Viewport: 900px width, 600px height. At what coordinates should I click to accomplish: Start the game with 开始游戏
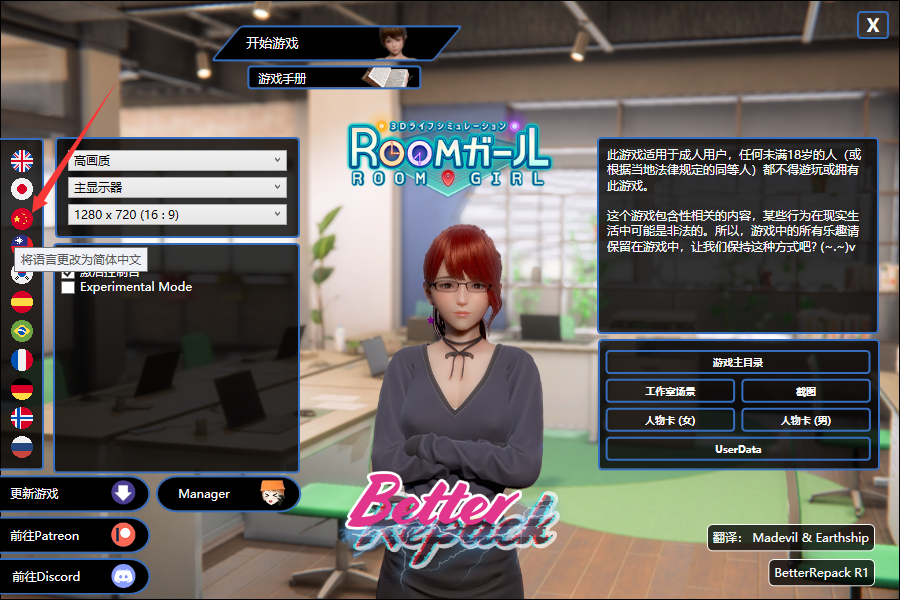click(330, 43)
